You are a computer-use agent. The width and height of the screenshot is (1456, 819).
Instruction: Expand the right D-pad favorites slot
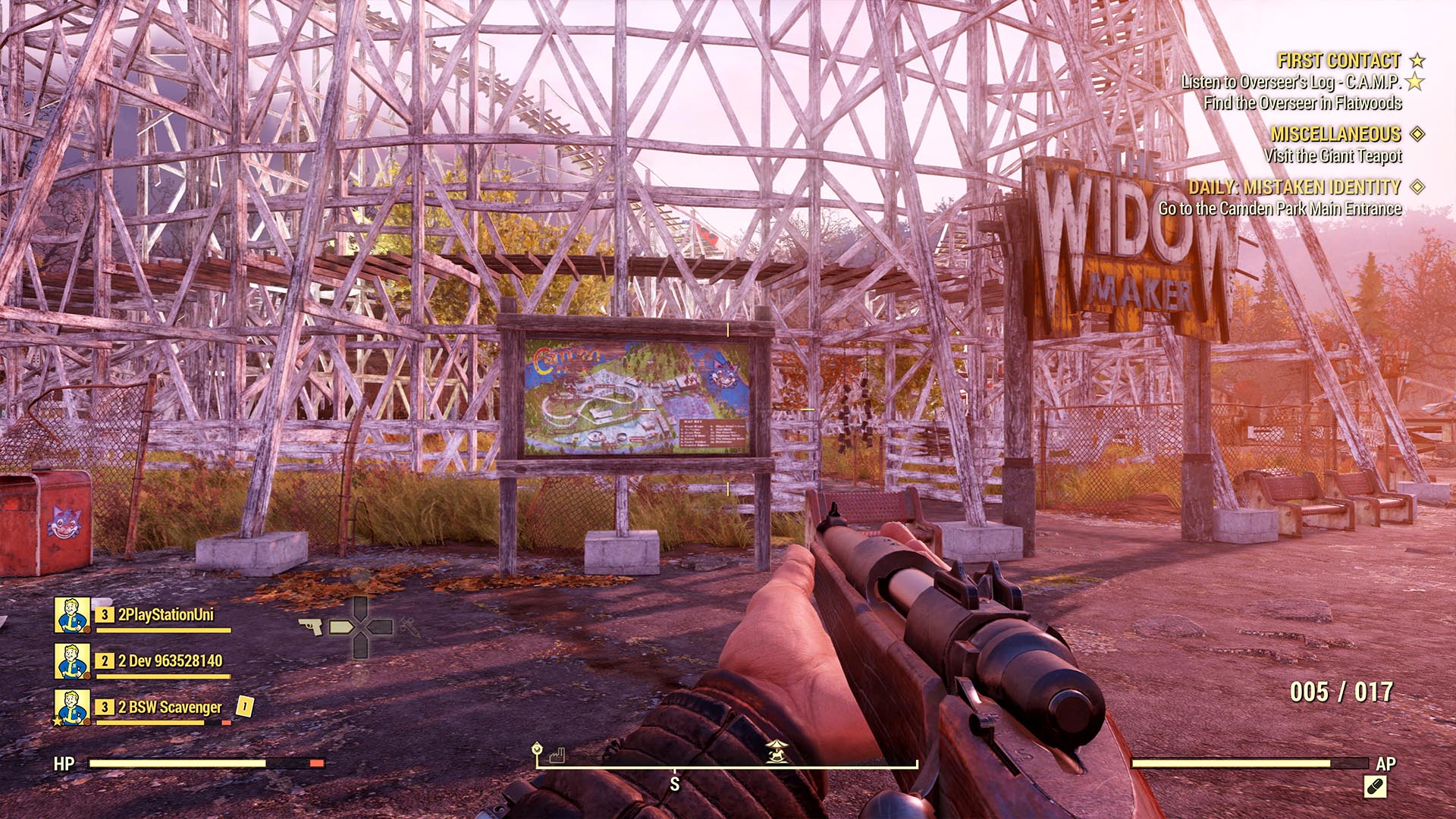(379, 628)
